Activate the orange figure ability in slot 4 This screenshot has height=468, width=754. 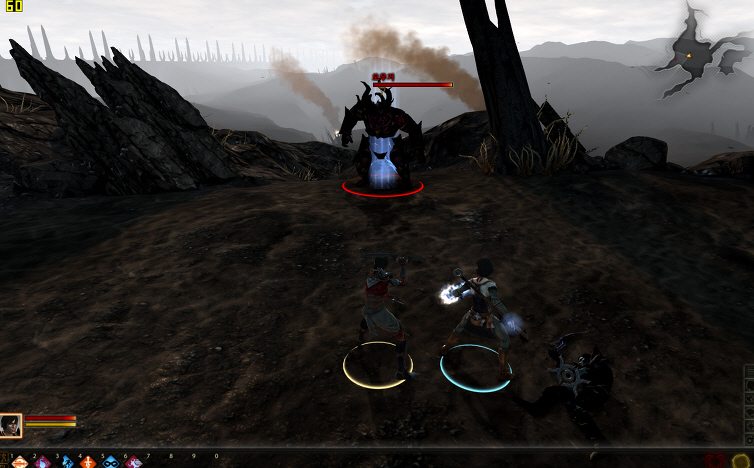point(88,462)
